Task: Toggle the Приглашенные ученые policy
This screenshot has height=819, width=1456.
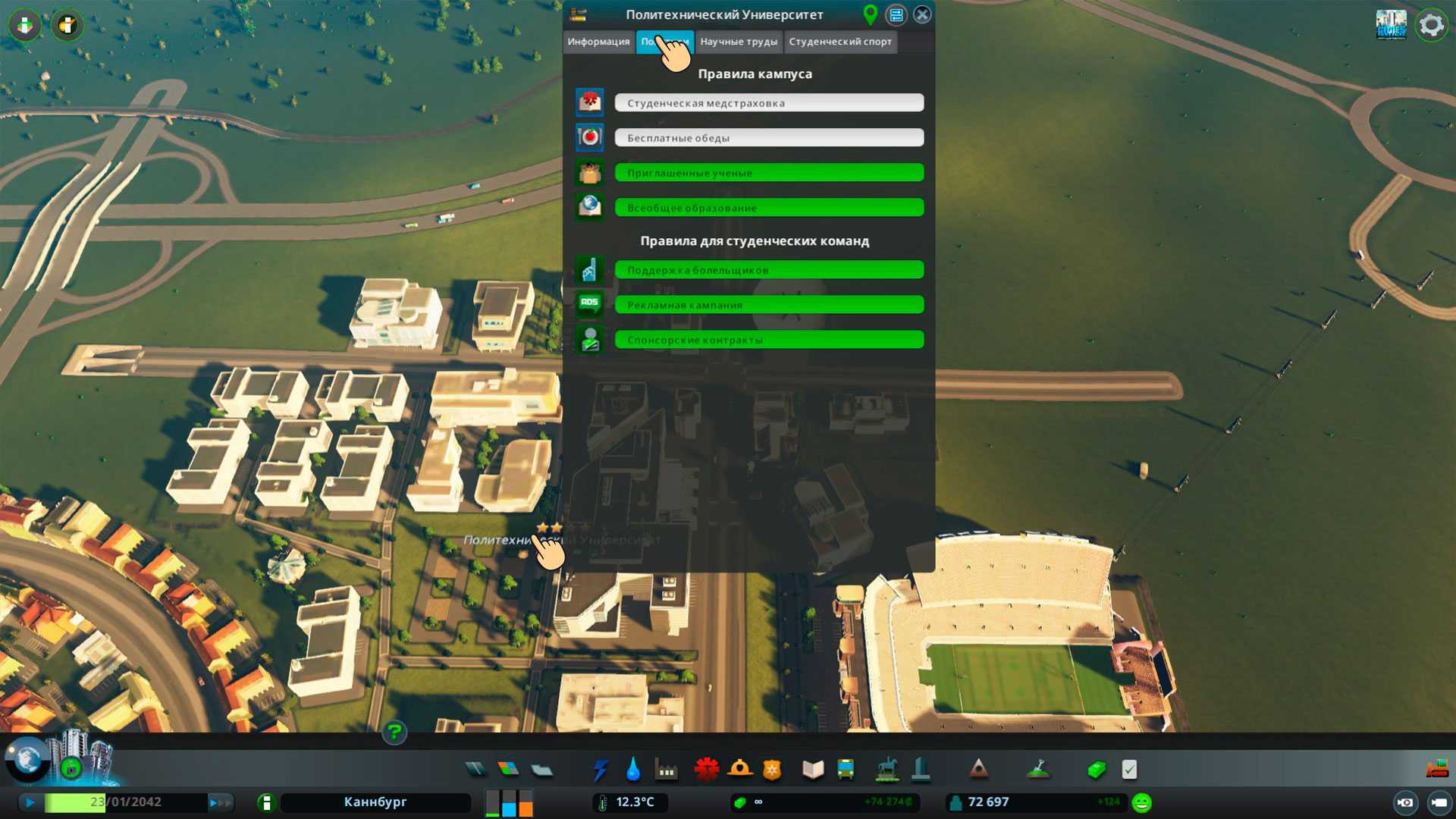Action: point(769,173)
